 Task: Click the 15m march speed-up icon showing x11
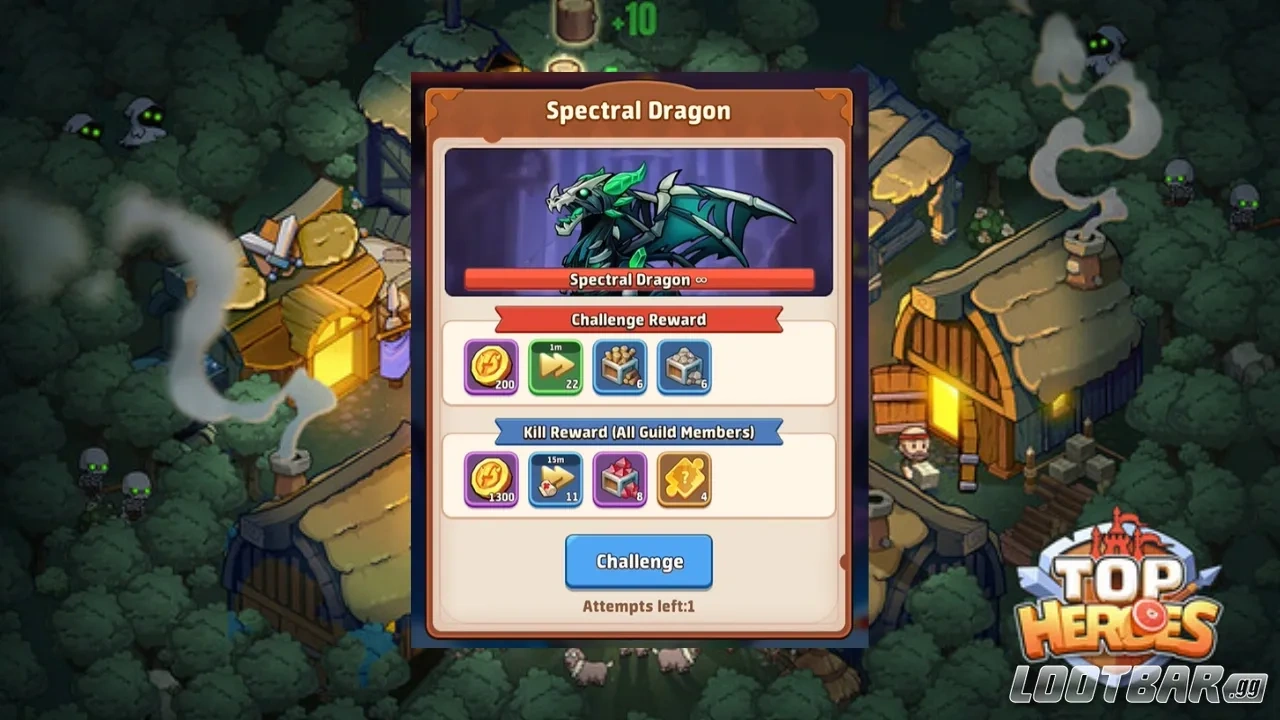pyautogui.click(x=555, y=480)
